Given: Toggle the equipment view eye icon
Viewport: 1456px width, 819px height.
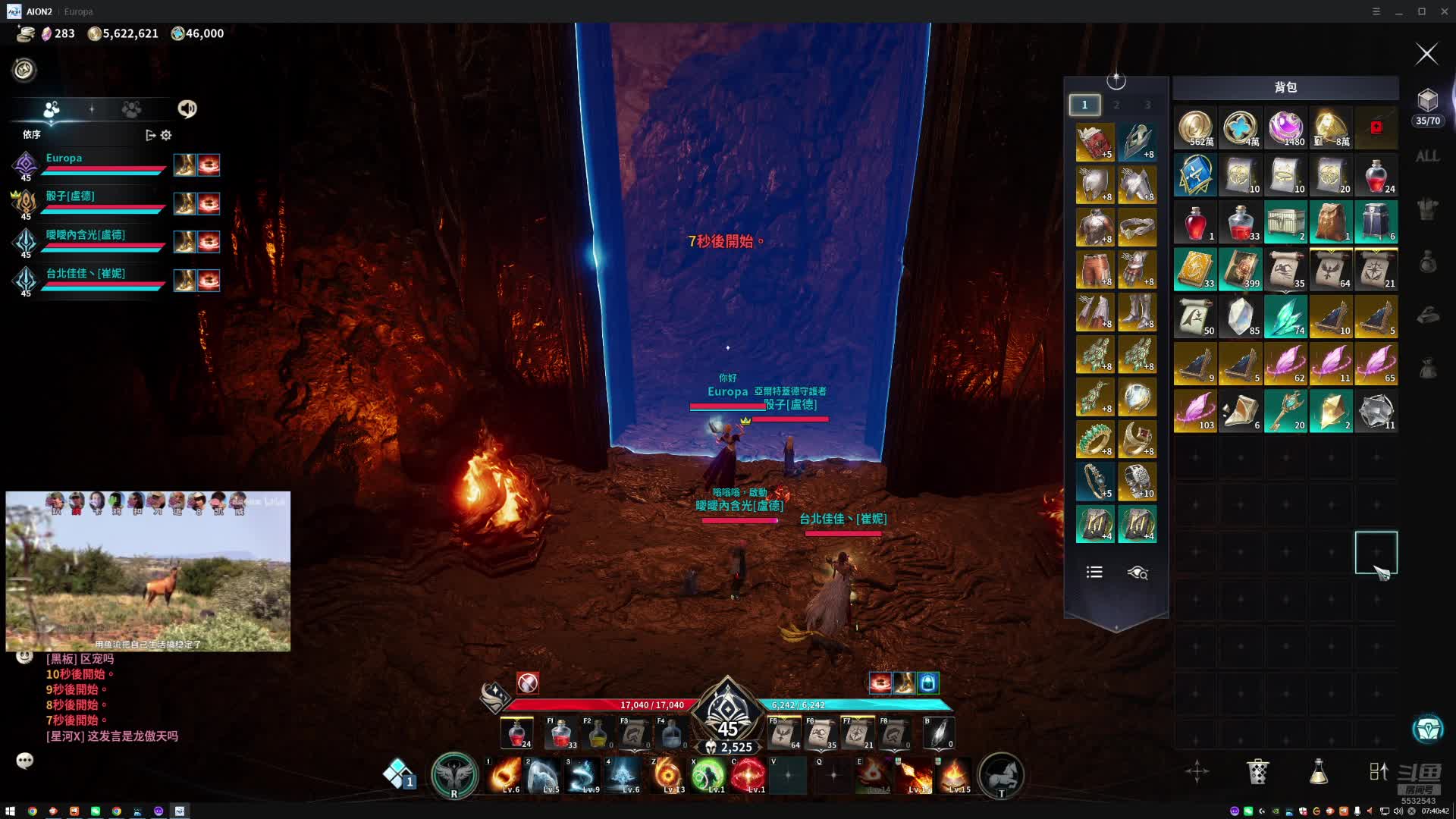Looking at the screenshot, I should click(1137, 573).
